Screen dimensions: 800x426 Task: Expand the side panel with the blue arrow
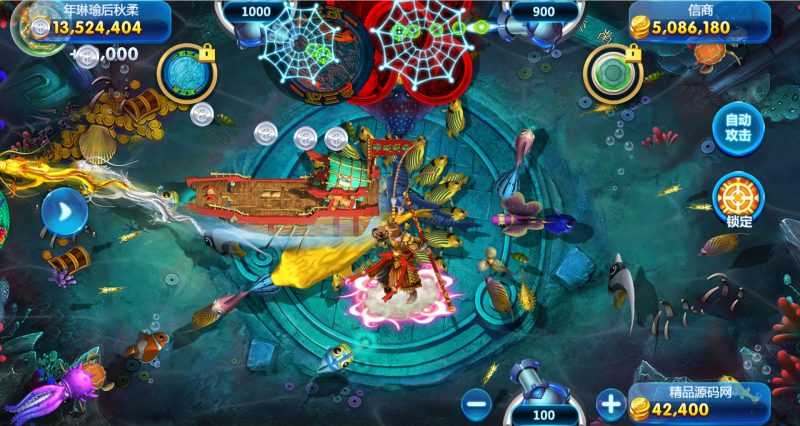point(62,213)
